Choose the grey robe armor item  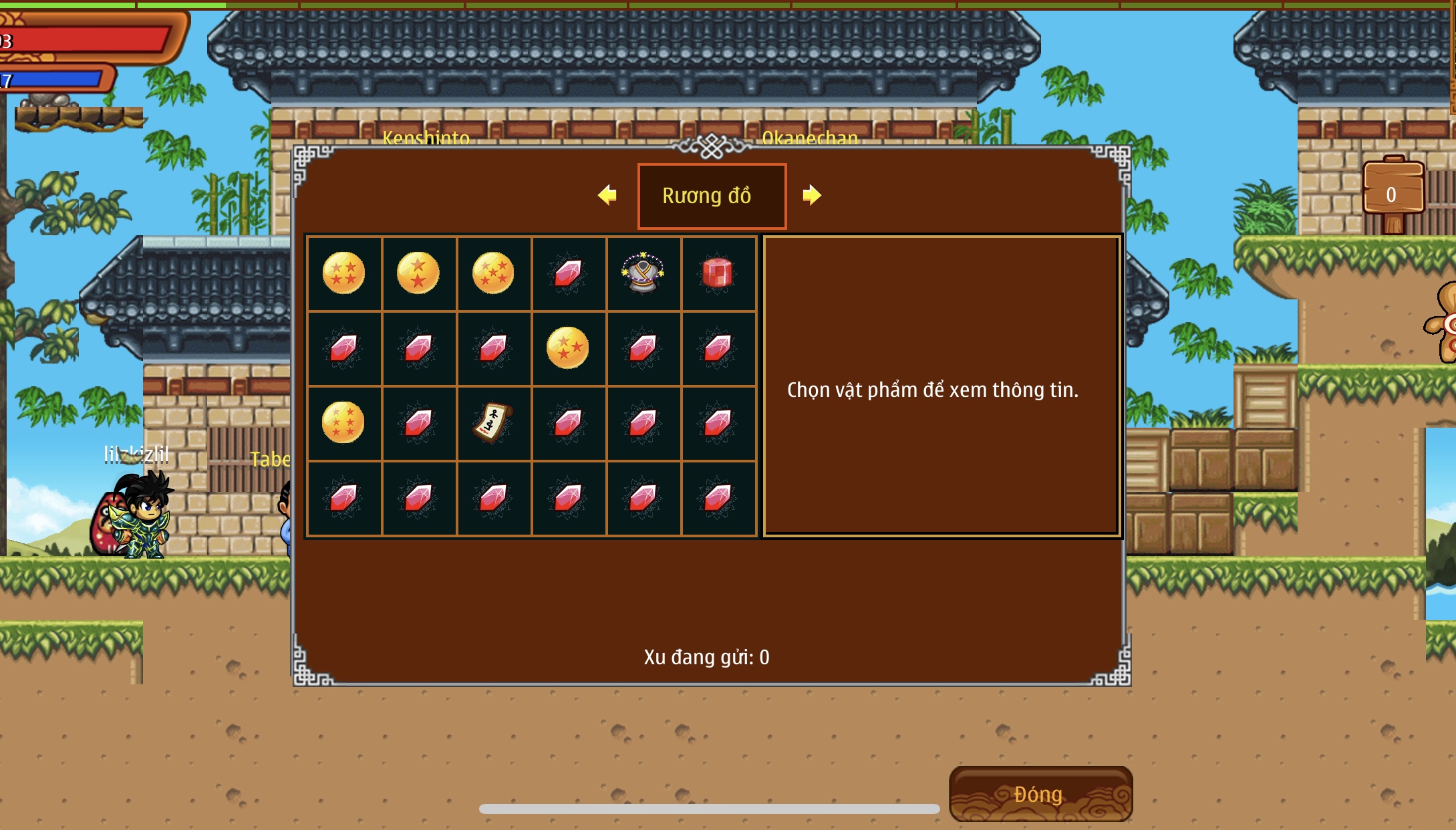pyautogui.click(x=642, y=273)
